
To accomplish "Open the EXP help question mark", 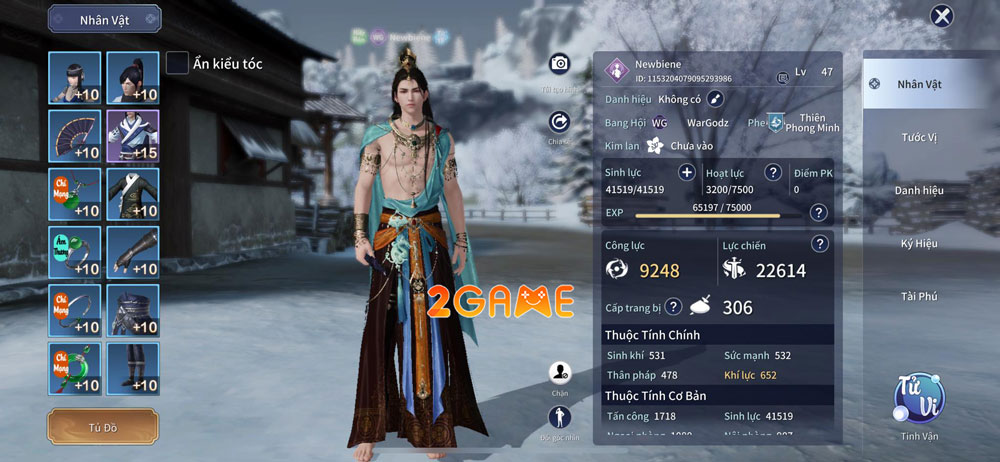I will tap(818, 212).
